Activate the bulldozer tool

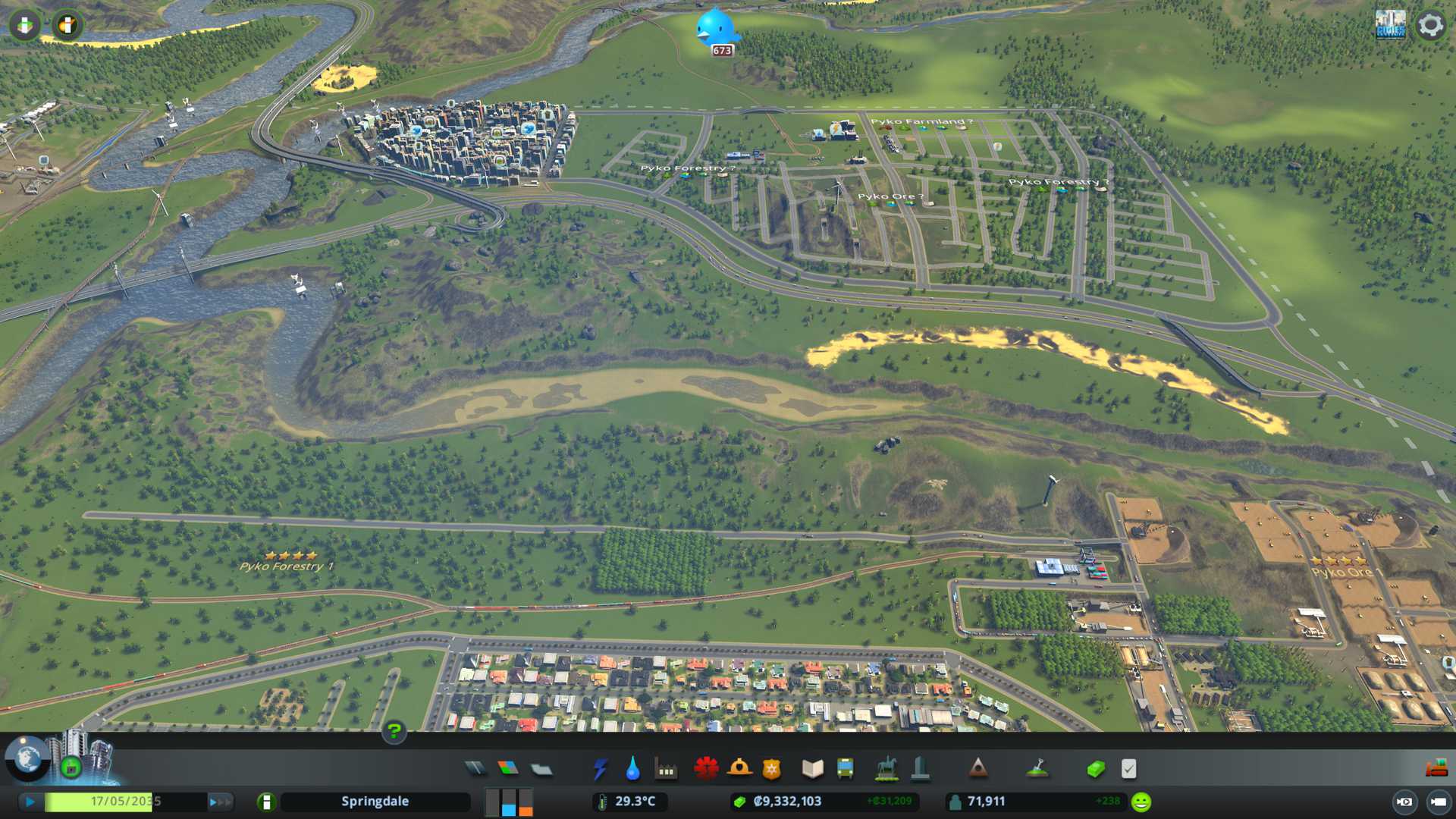point(1436,769)
